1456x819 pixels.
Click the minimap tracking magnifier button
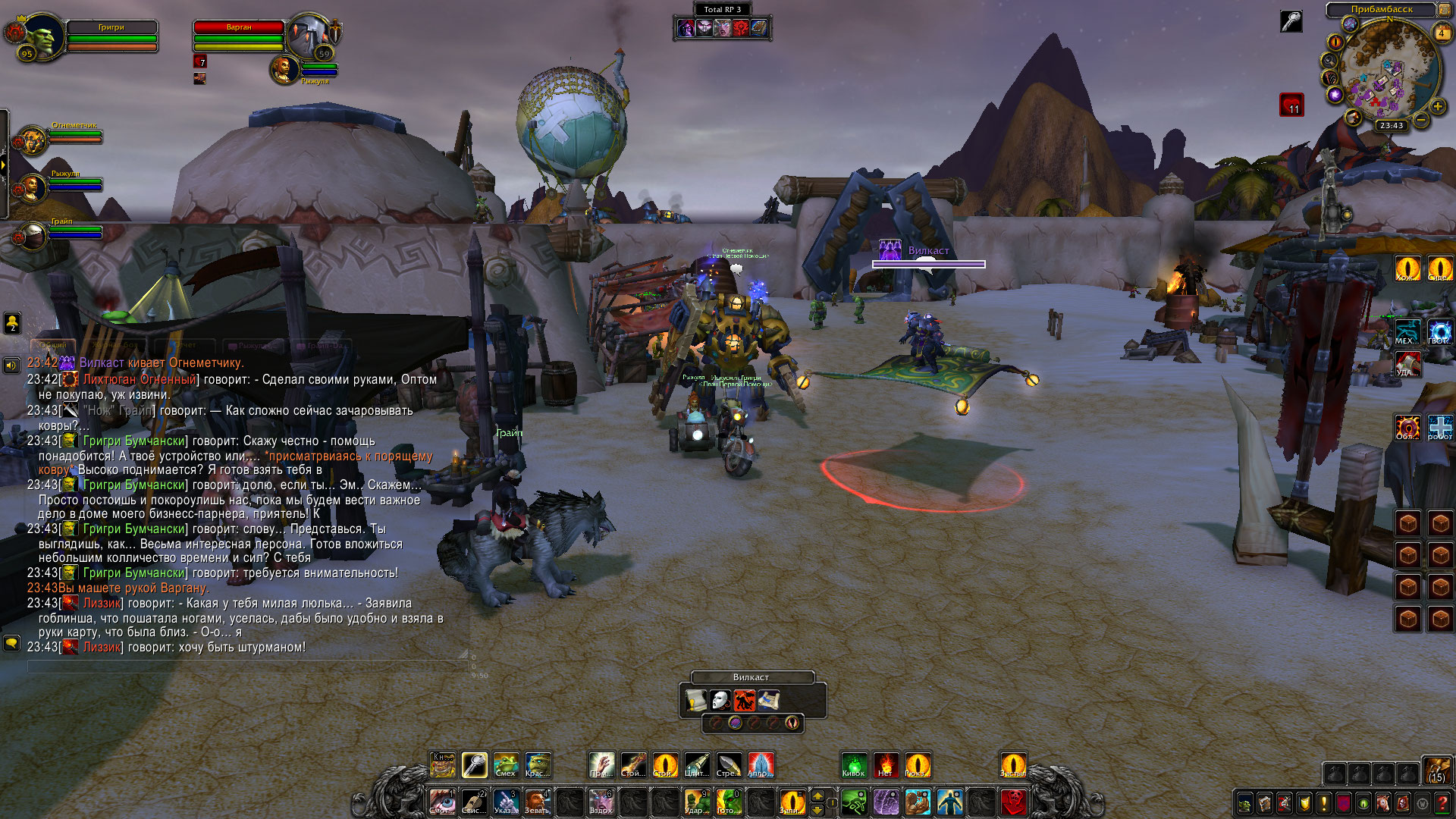[x=1329, y=61]
